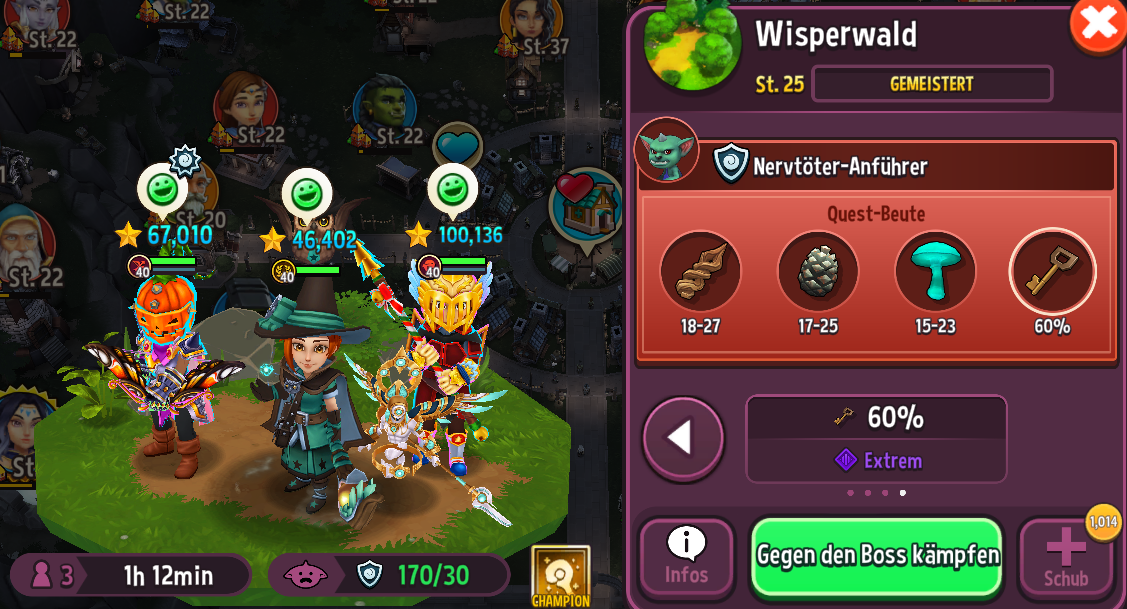Click the Nervtöter-Anführer boss portrait
Image resolution: width=1127 pixels, height=609 pixels.
click(666, 151)
